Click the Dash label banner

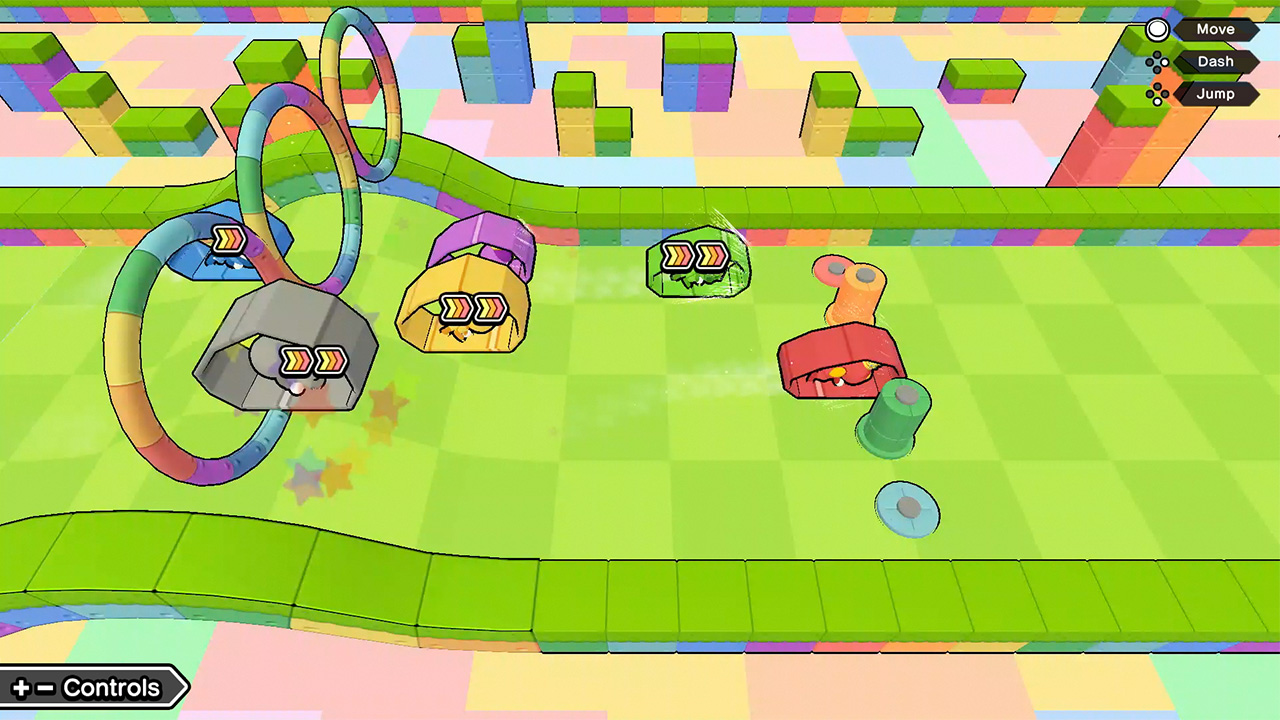tap(1215, 61)
